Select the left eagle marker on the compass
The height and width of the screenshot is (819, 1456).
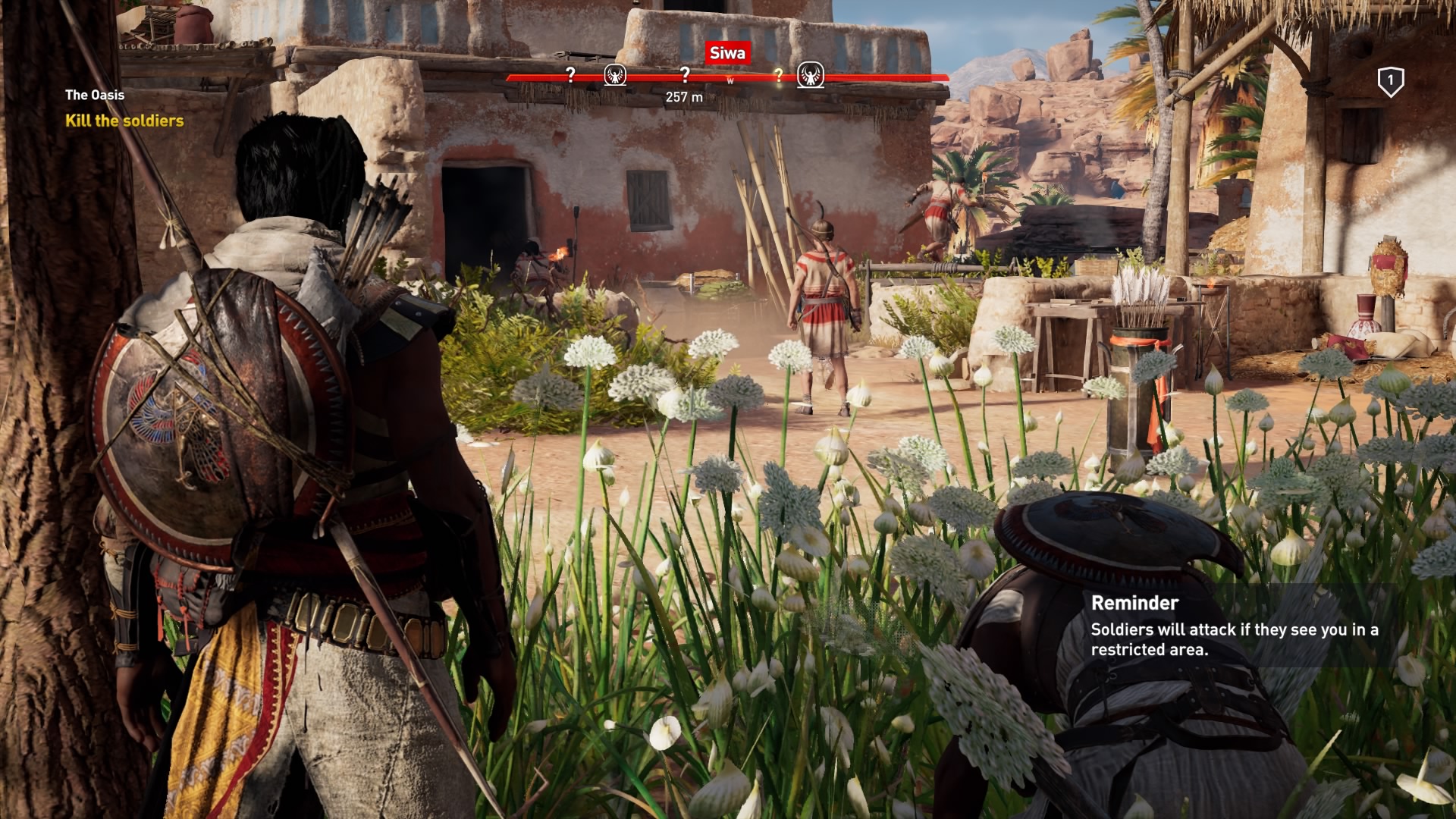tap(617, 76)
